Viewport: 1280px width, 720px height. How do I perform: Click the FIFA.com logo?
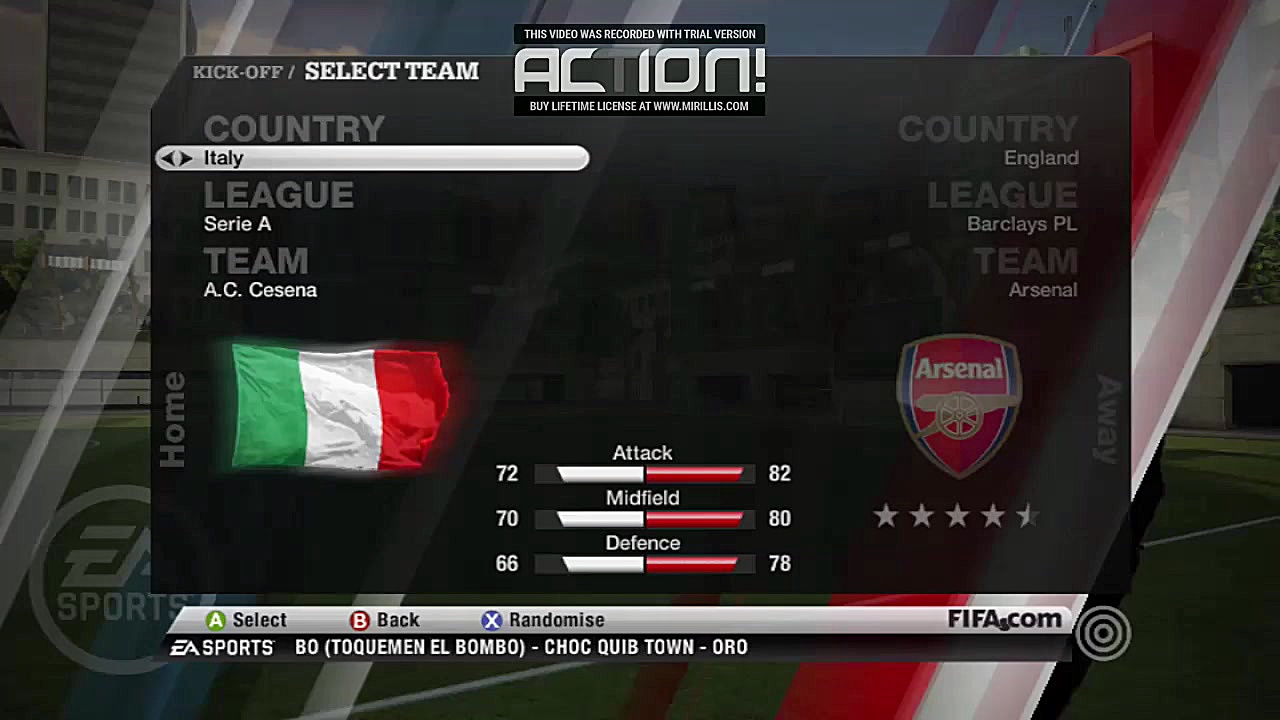[x=1006, y=619]
